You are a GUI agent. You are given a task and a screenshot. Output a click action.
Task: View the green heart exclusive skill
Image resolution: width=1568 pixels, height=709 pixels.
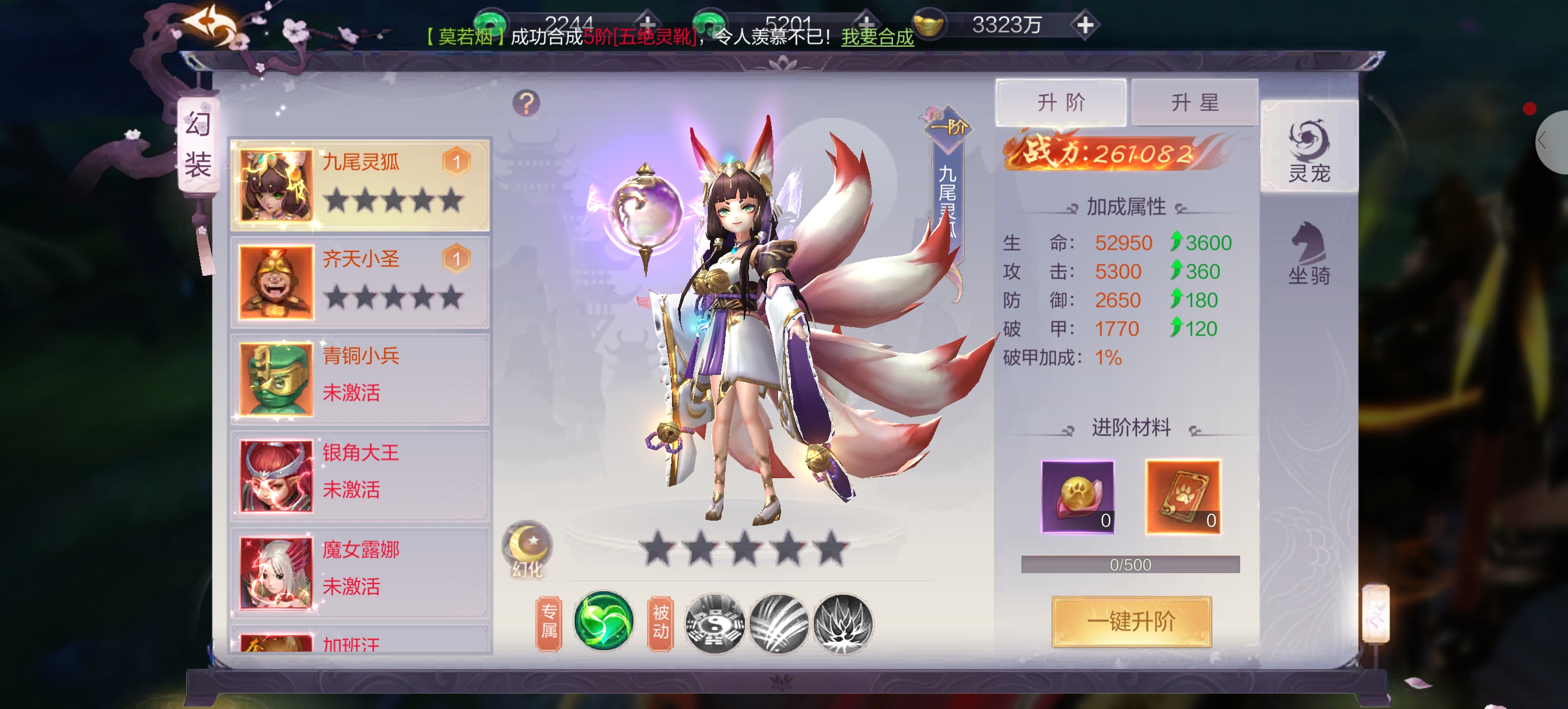pos(603,622)
